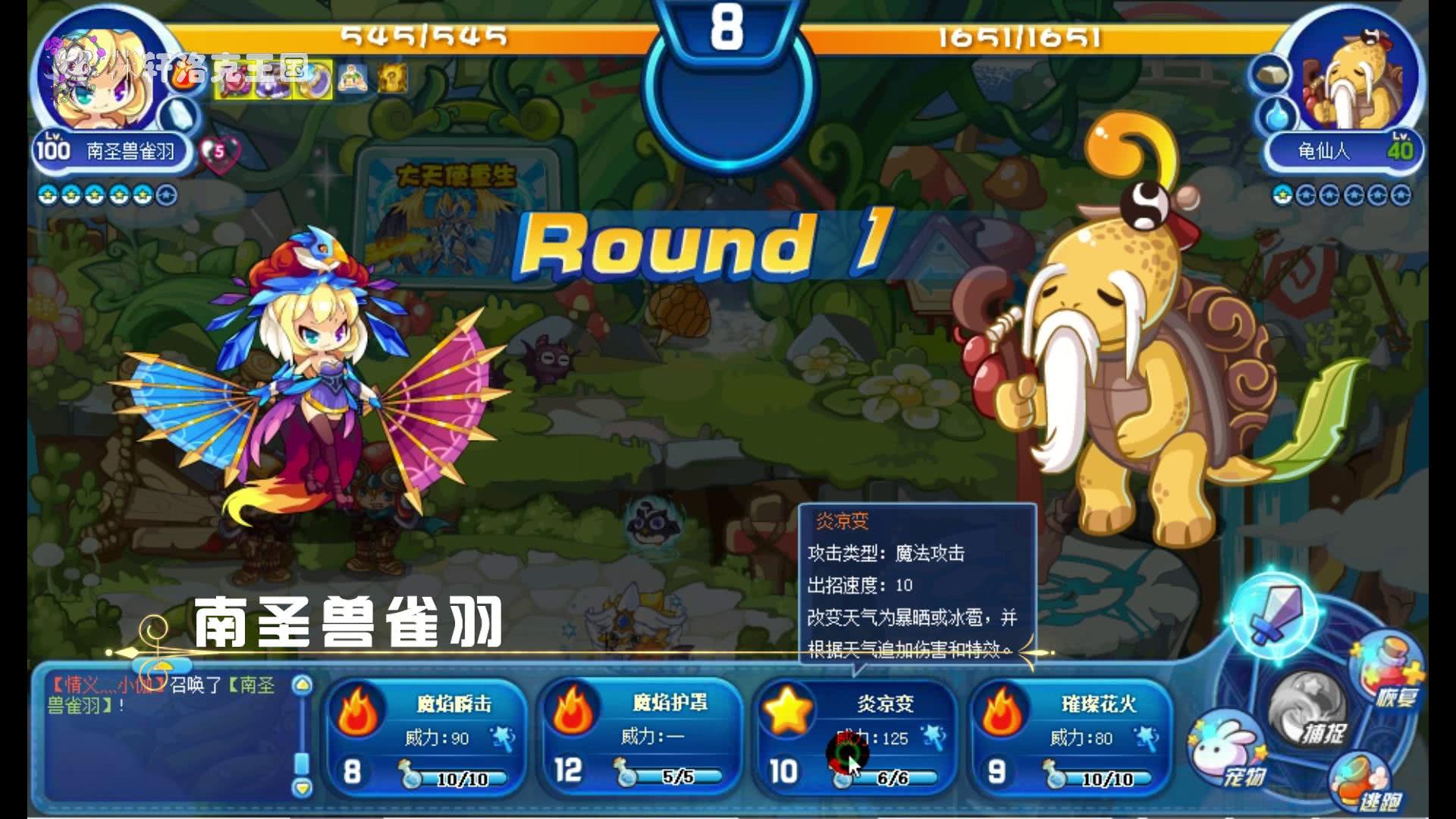Toggle the purple moon equipment buff icon

314,86
